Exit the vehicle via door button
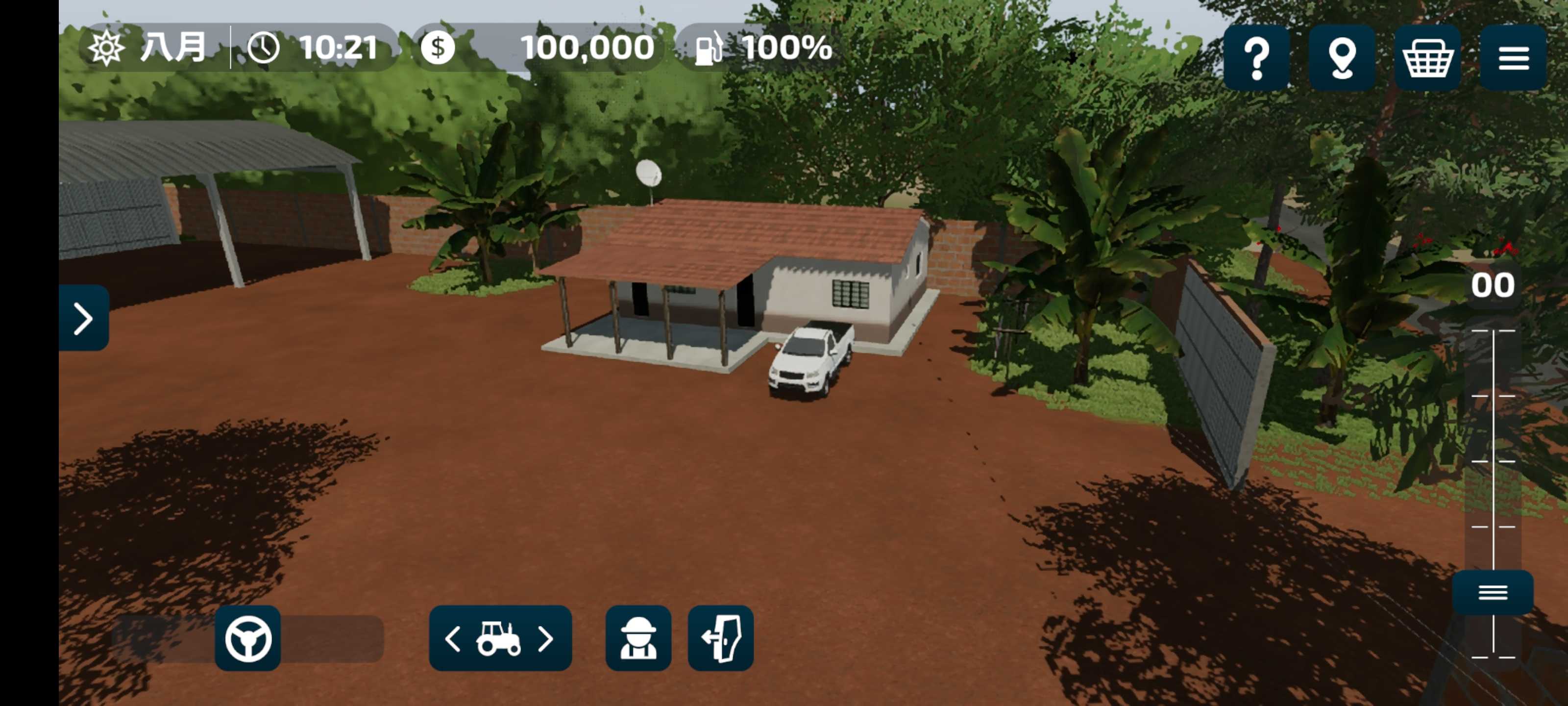This screenshot has width=1568, height=706. (x=721, y=638)
